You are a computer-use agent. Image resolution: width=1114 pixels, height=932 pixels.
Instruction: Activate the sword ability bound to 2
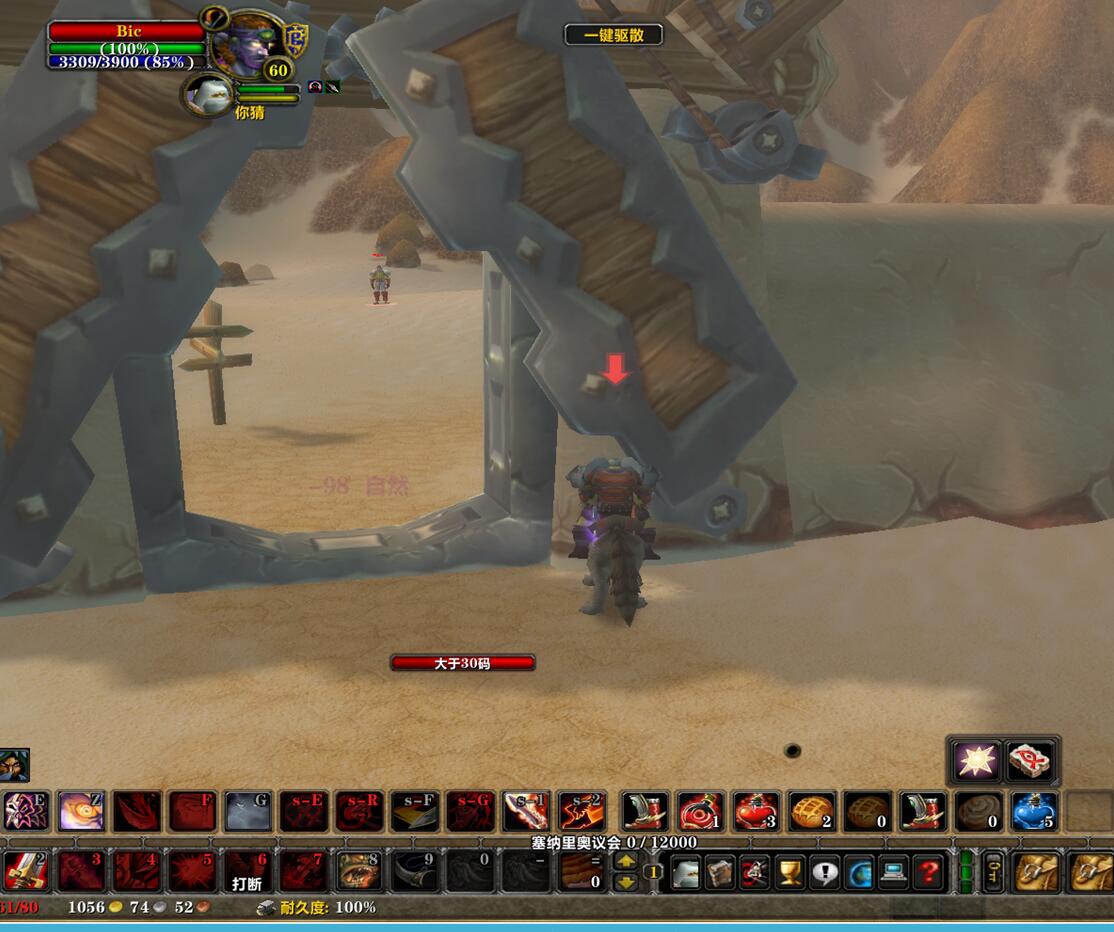(x=26, y=871)
